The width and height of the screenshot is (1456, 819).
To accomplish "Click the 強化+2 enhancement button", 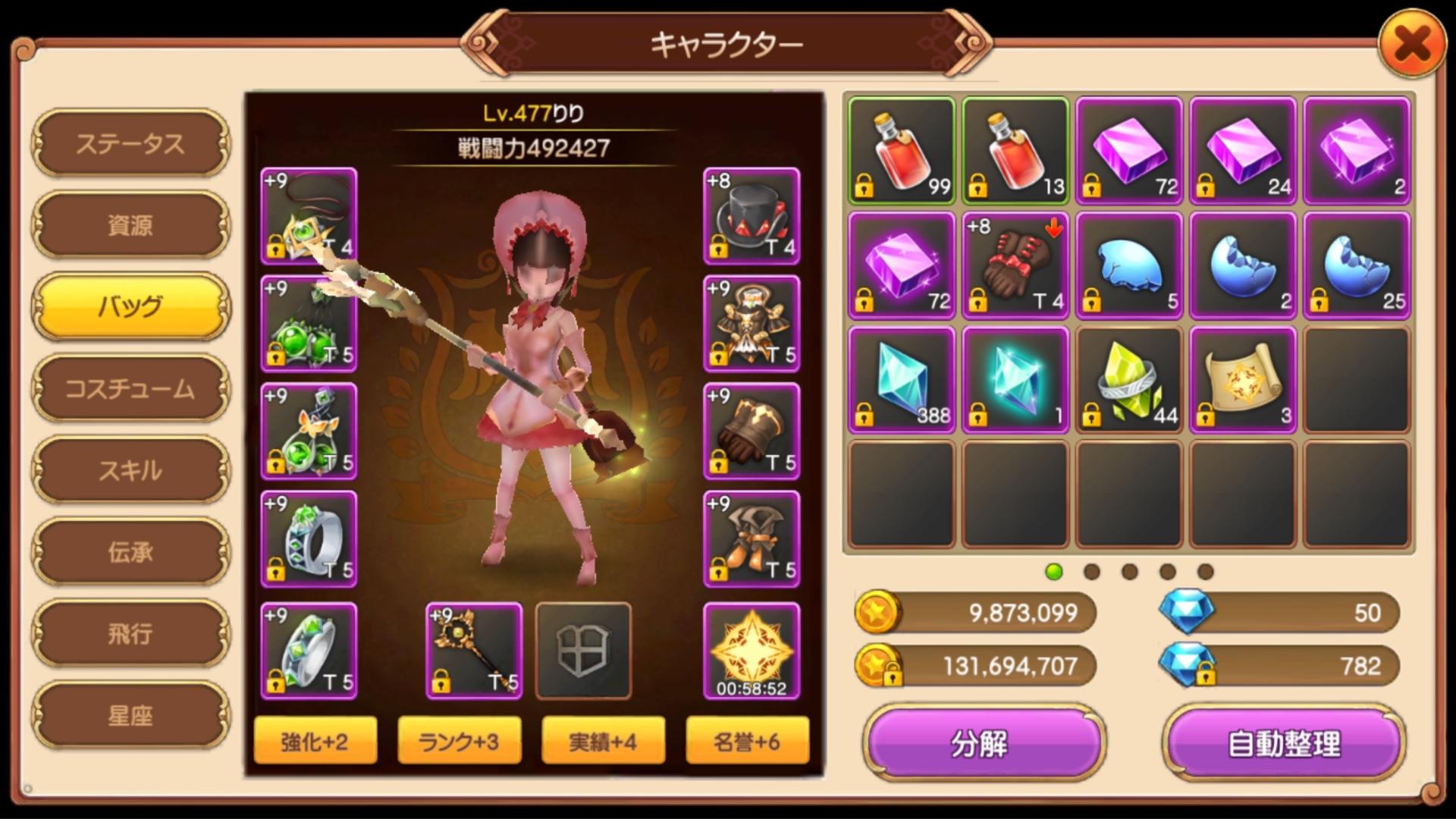I will [x=315, y=740].
